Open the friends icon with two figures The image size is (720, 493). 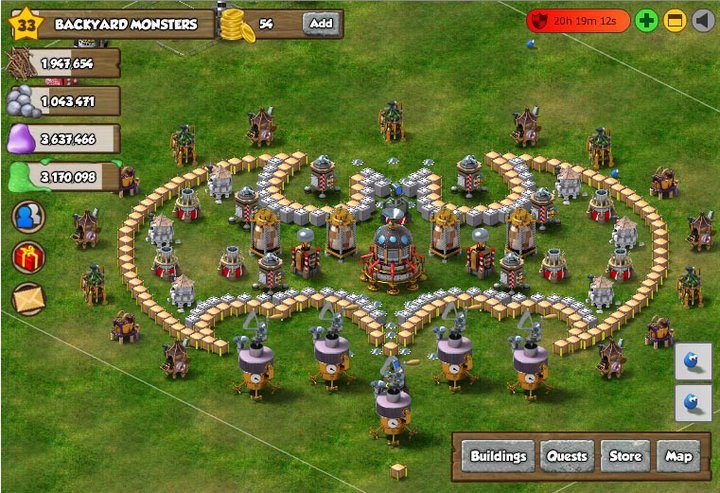tap(28, 218)
